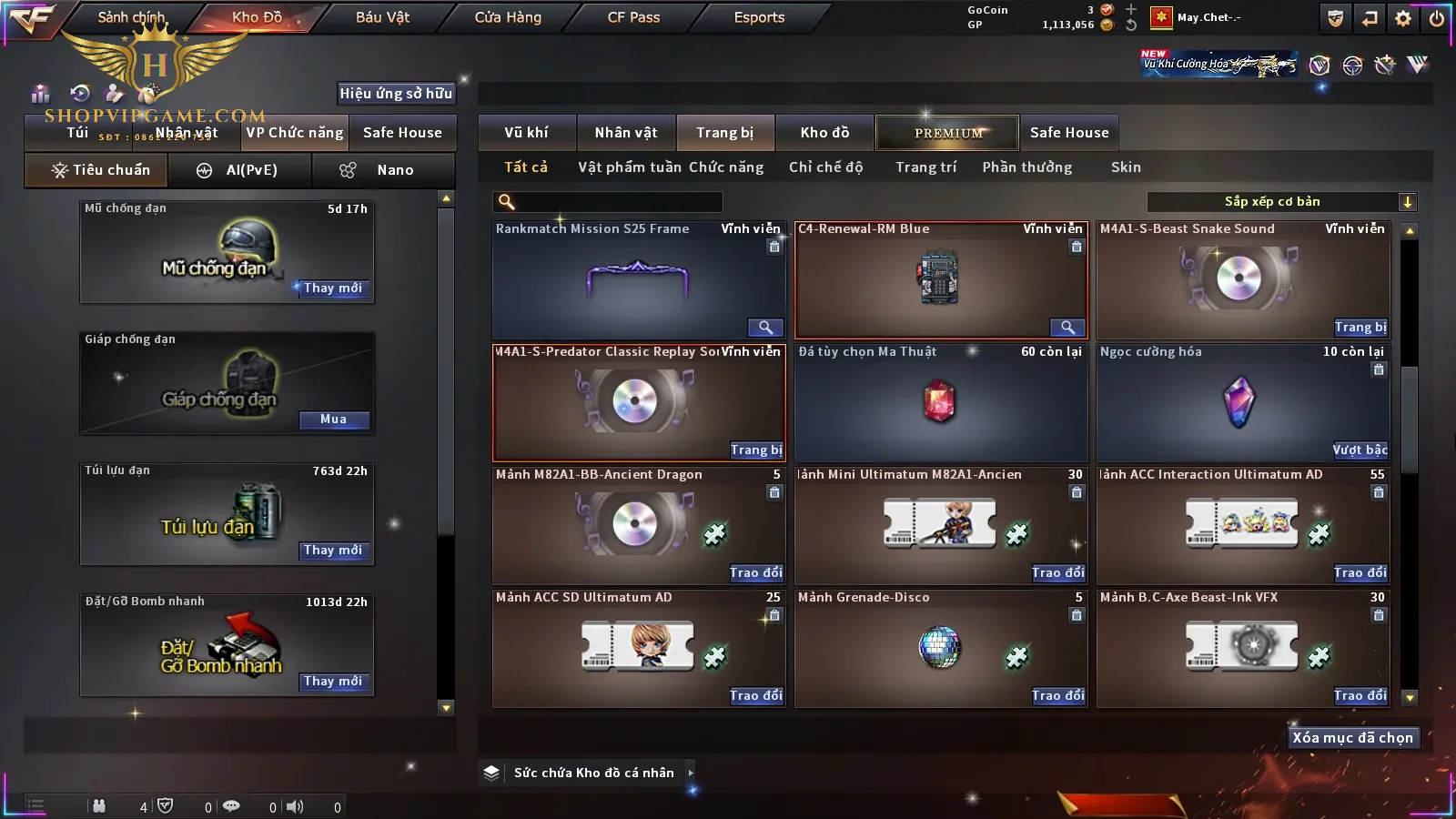1456x819 pixels.
Task: Open the Esports menu
Action: [759, 17]
